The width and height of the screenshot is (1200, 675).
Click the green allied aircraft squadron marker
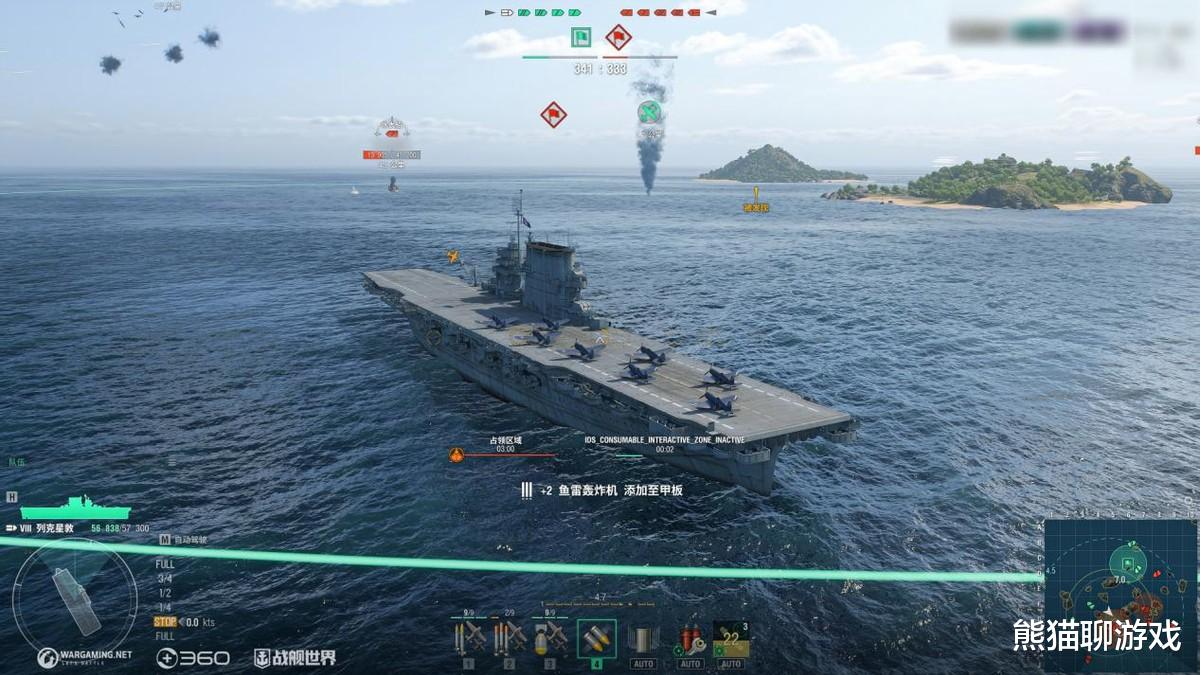[x=650, y=111]
